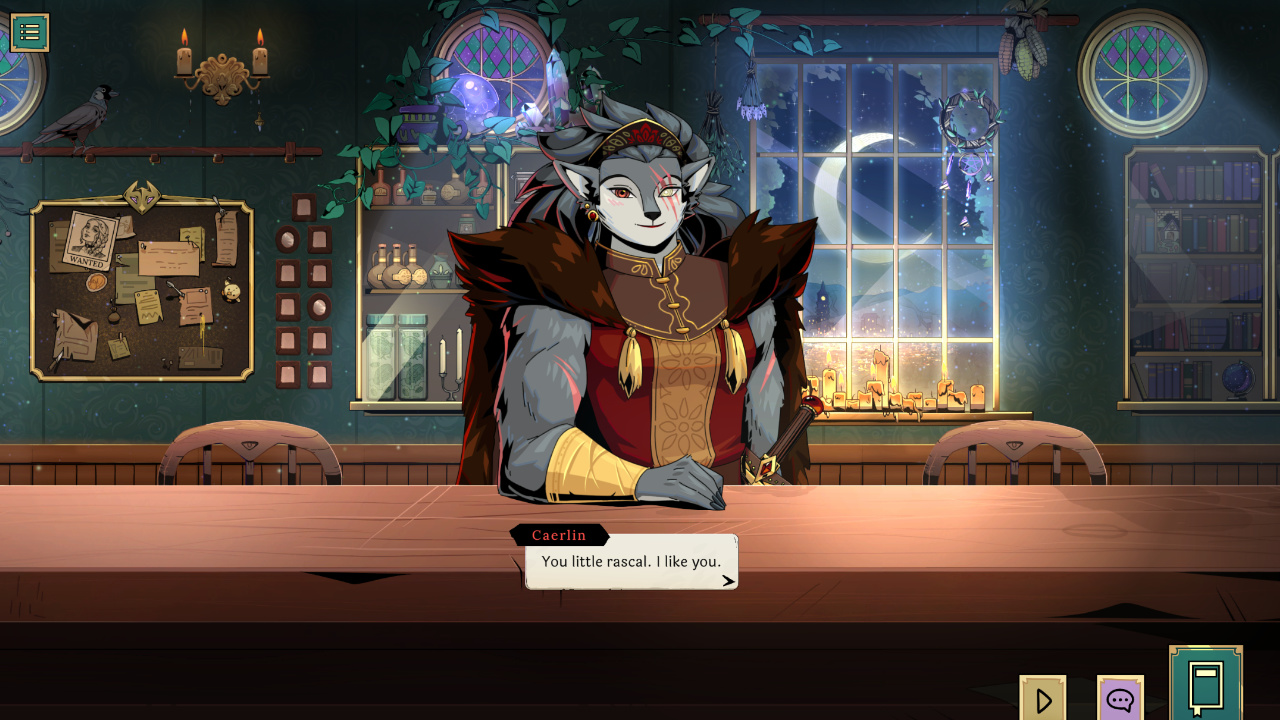Screen dimensions: 1280x720
Task: Open the purple speech bubble dialogue log
Action: 1120,699
